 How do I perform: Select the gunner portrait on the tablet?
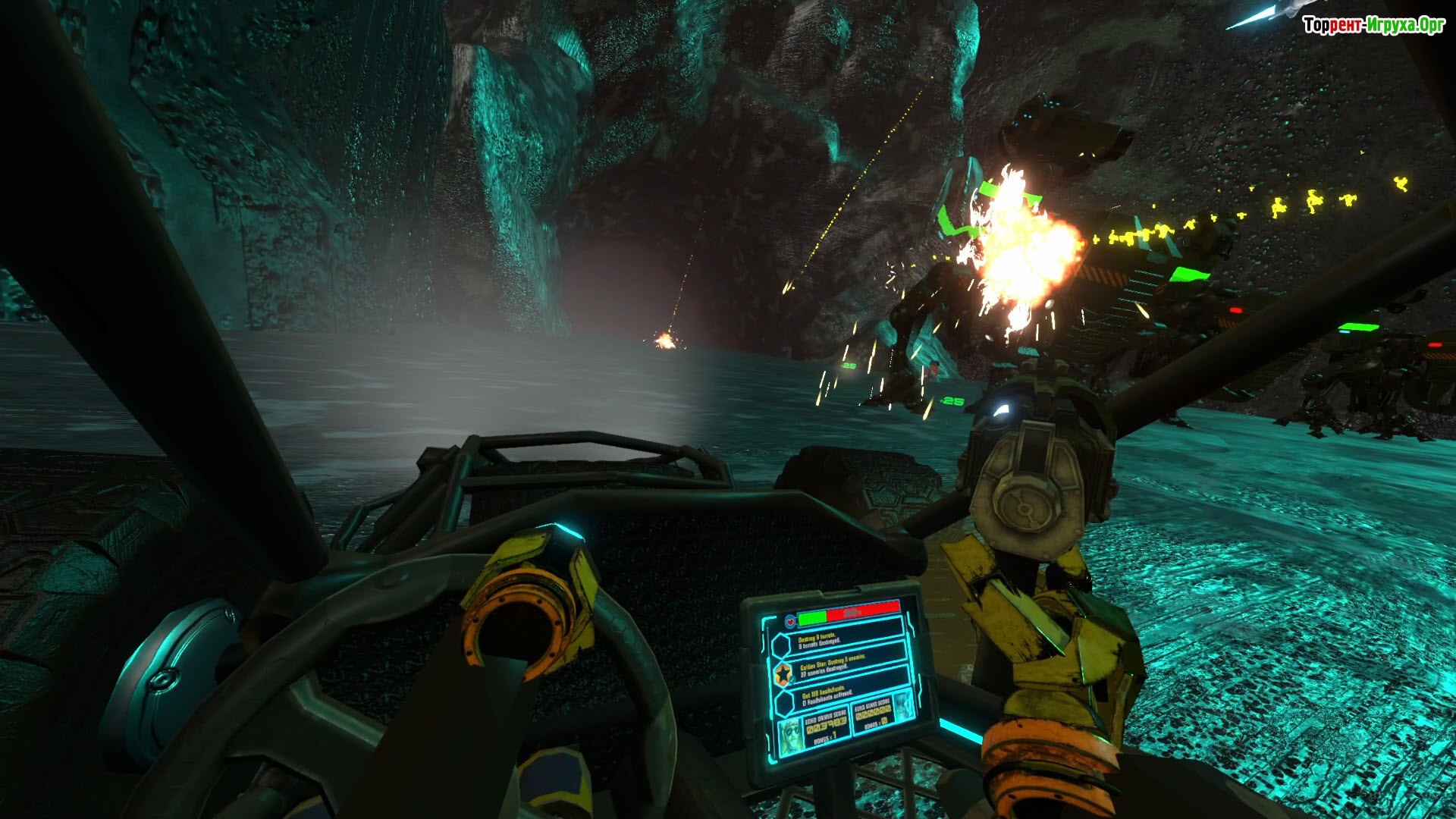tap(903, 707)
